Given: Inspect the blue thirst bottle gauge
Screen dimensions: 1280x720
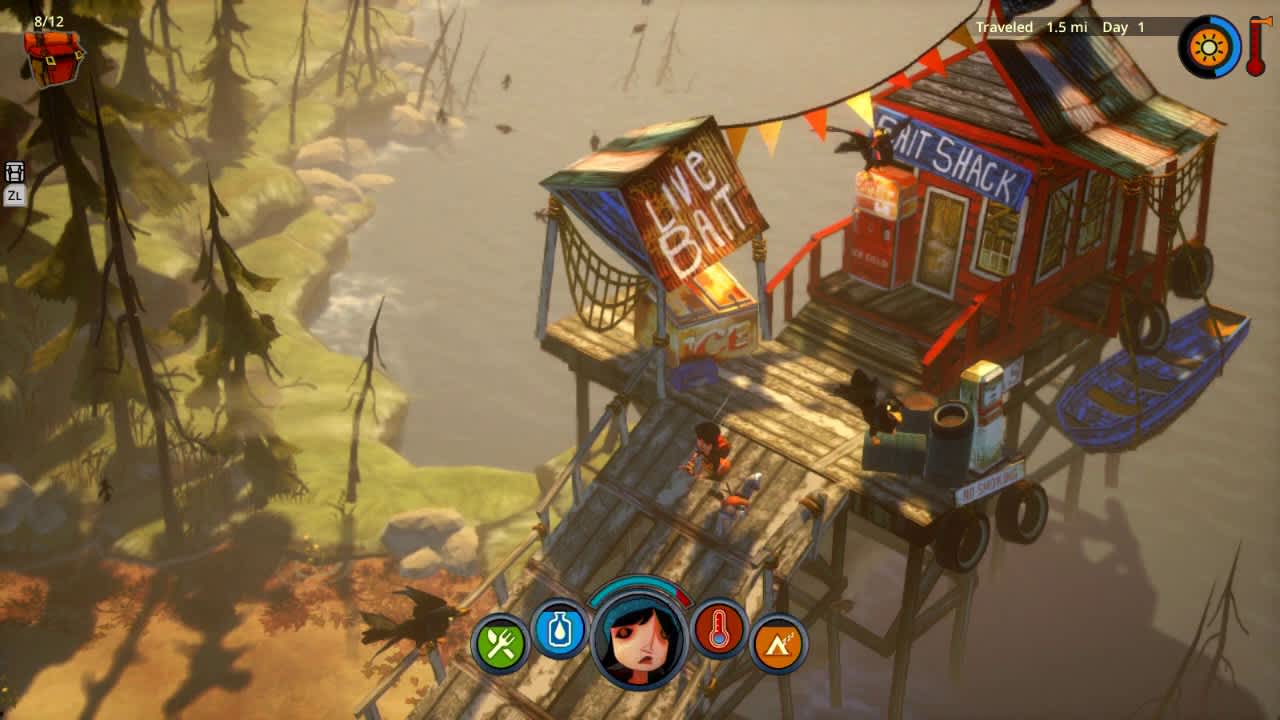Looking at the screenshot, I should 562,630.
